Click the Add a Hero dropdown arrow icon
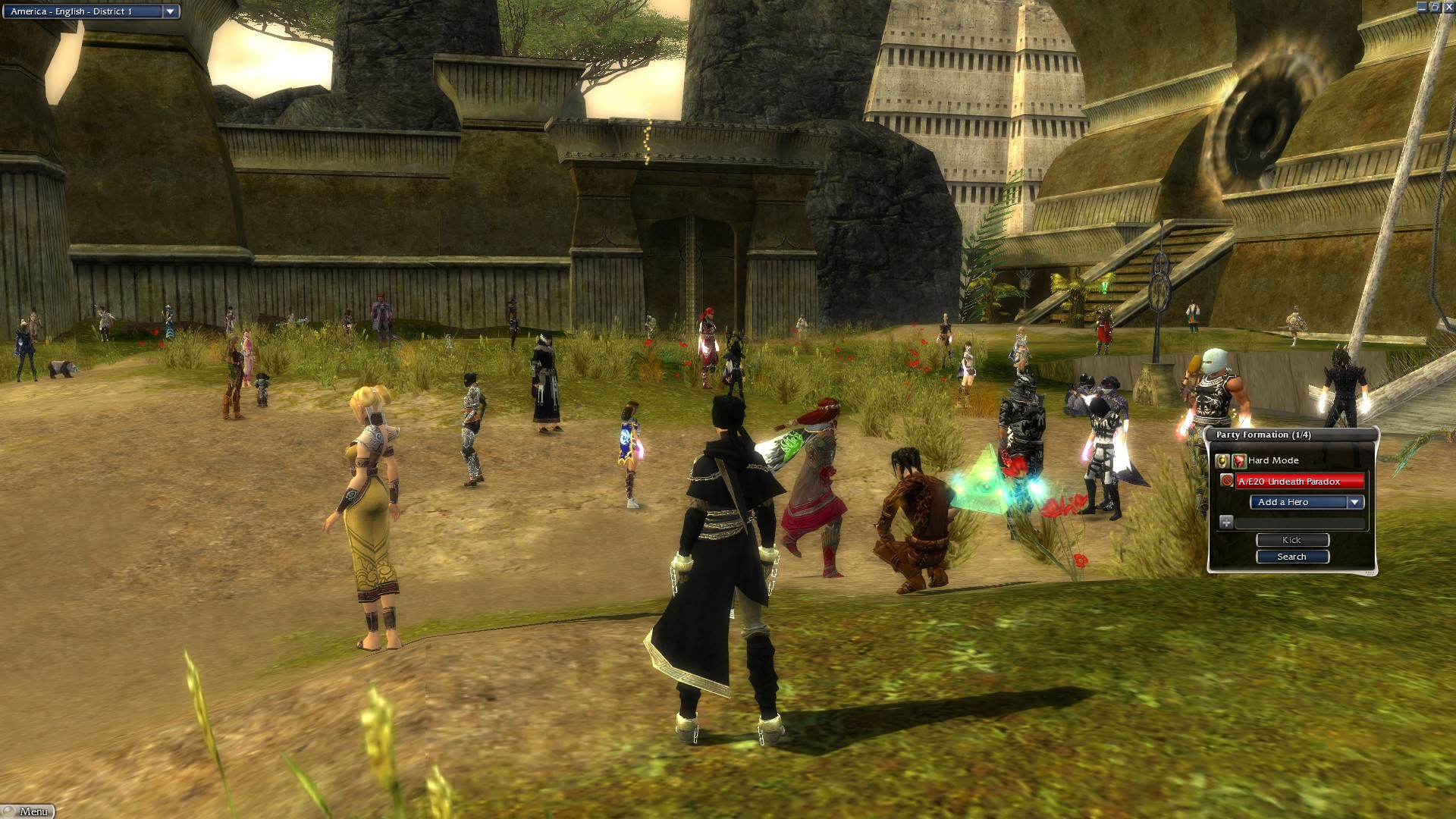The height and width of the screenshot is (819, 1456). coord(1354,503)
